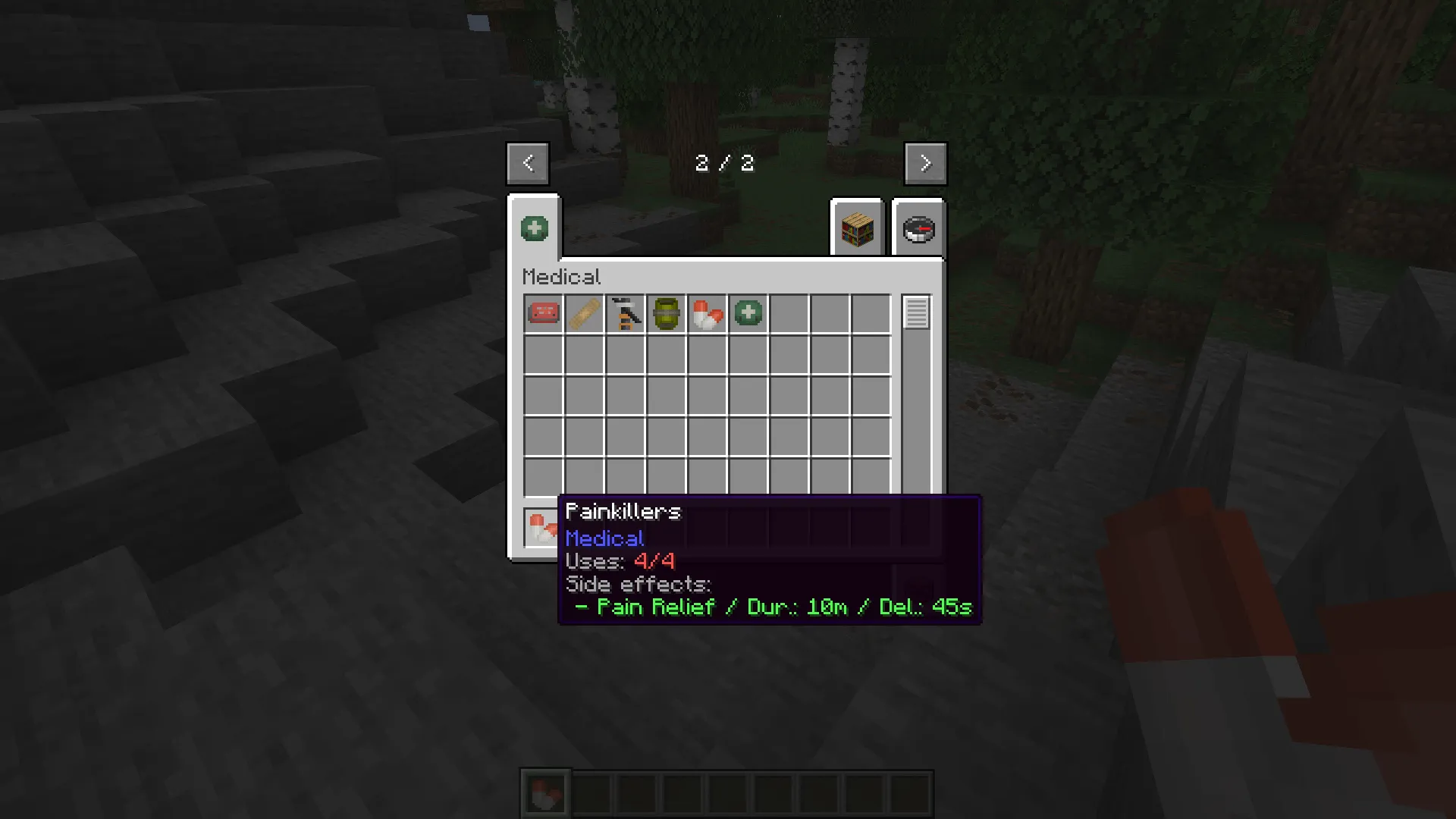Pick up the Tourniquet item
This screenshot has height=819, width=1456.
pyautogui.click(x=625, y=313)
